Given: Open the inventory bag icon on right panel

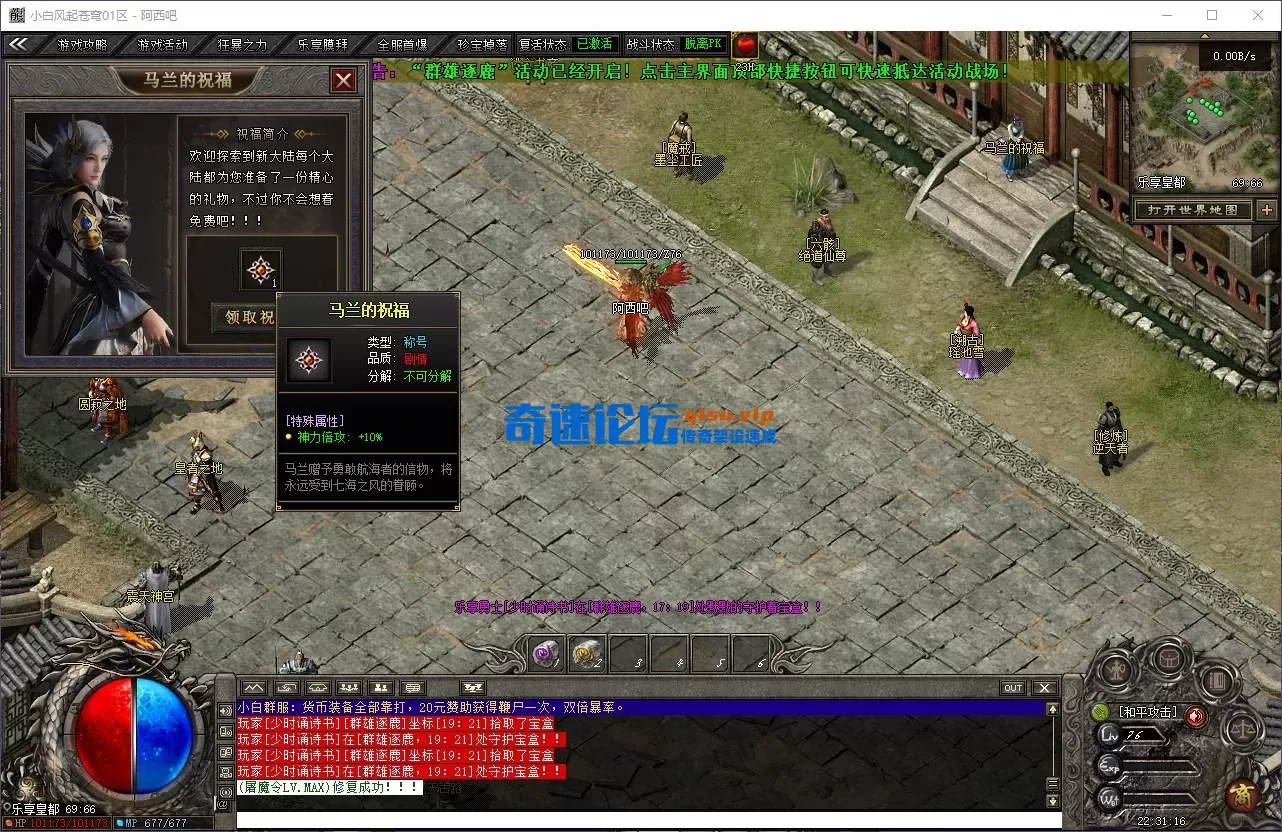Looking at the screenshot, I should pos(1168,658).
